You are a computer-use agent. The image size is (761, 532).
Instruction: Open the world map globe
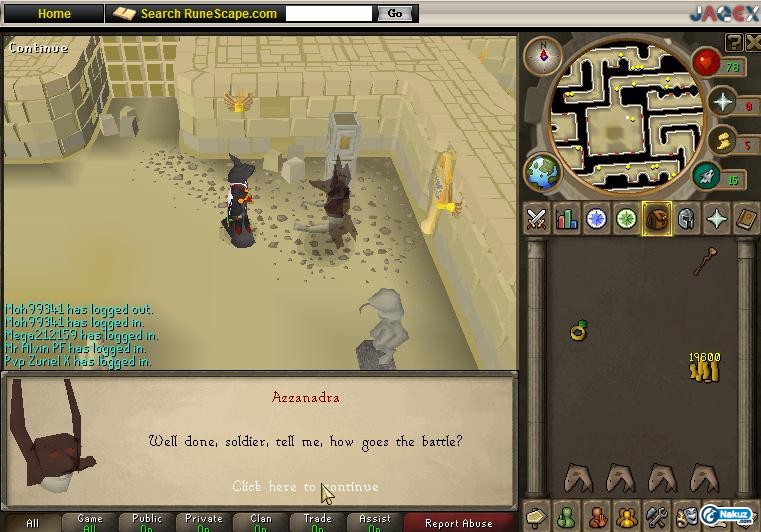543,172
